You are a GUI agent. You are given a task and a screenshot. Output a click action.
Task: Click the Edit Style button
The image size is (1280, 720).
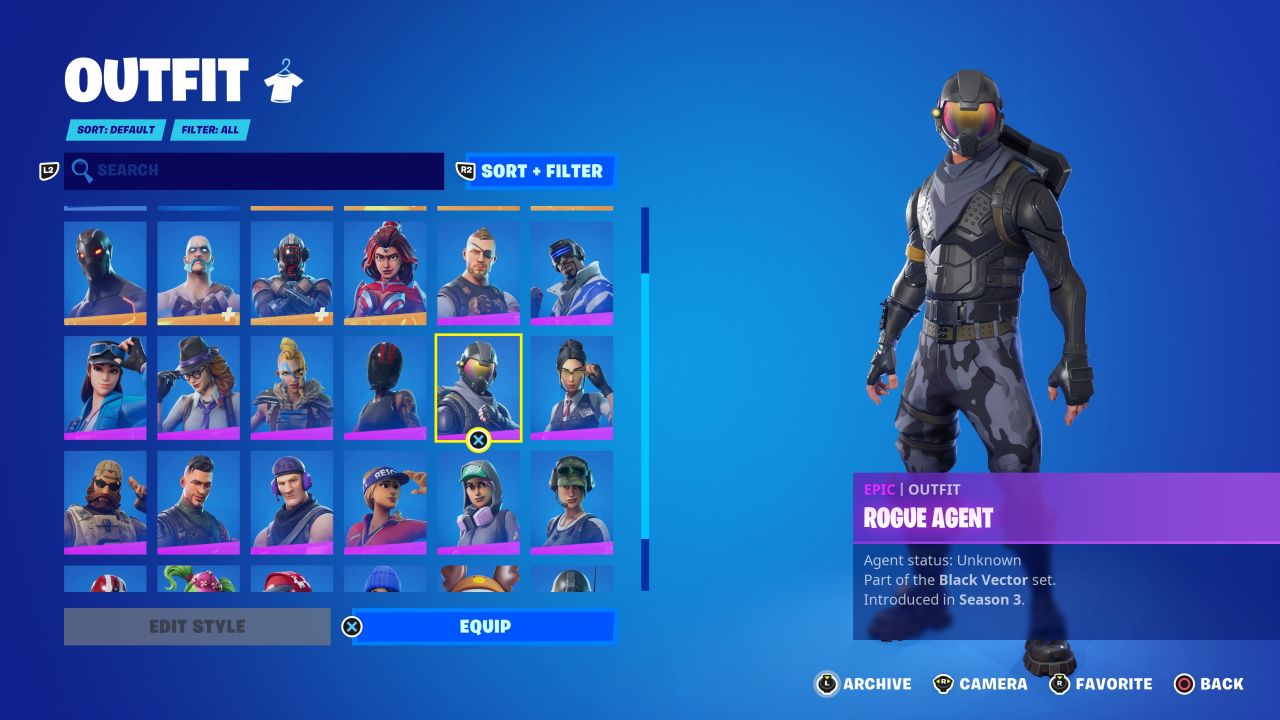(196, 626)
